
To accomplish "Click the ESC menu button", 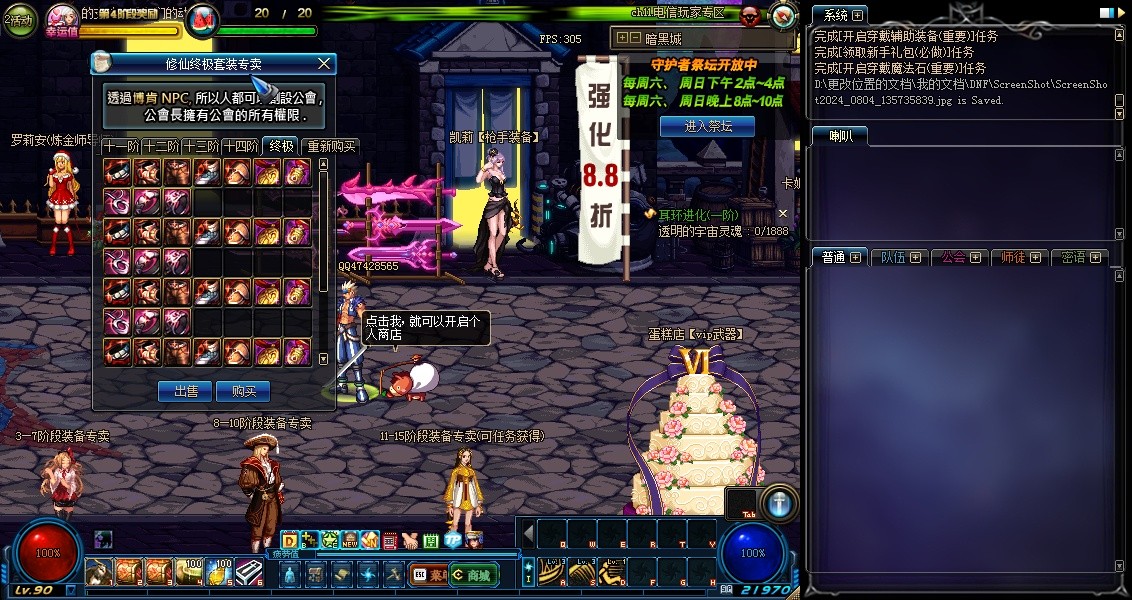I will coord(421,575).
